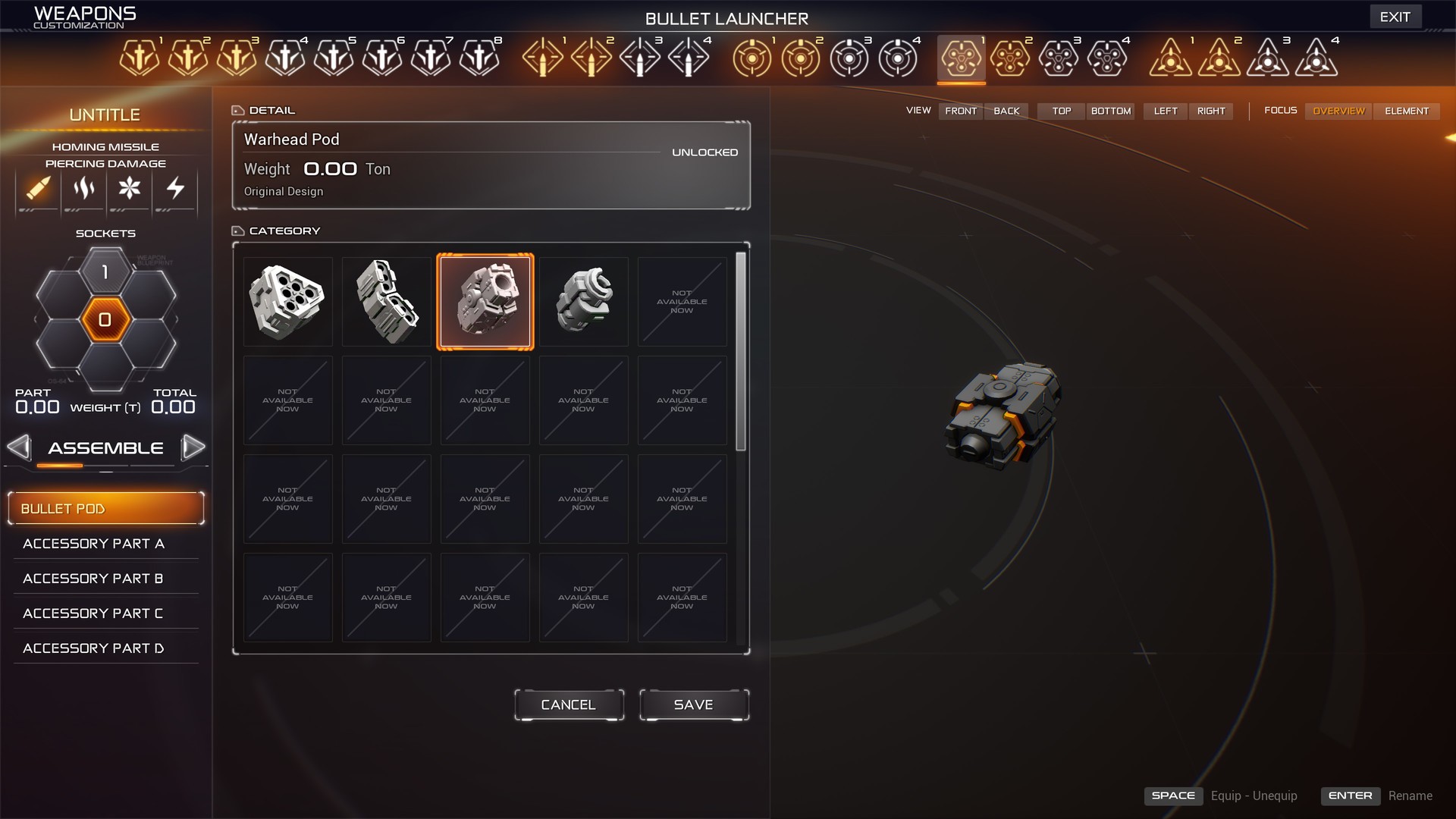Switch to the Back view
This screenshot has width=1456, height=819.
pos(1006,111)
